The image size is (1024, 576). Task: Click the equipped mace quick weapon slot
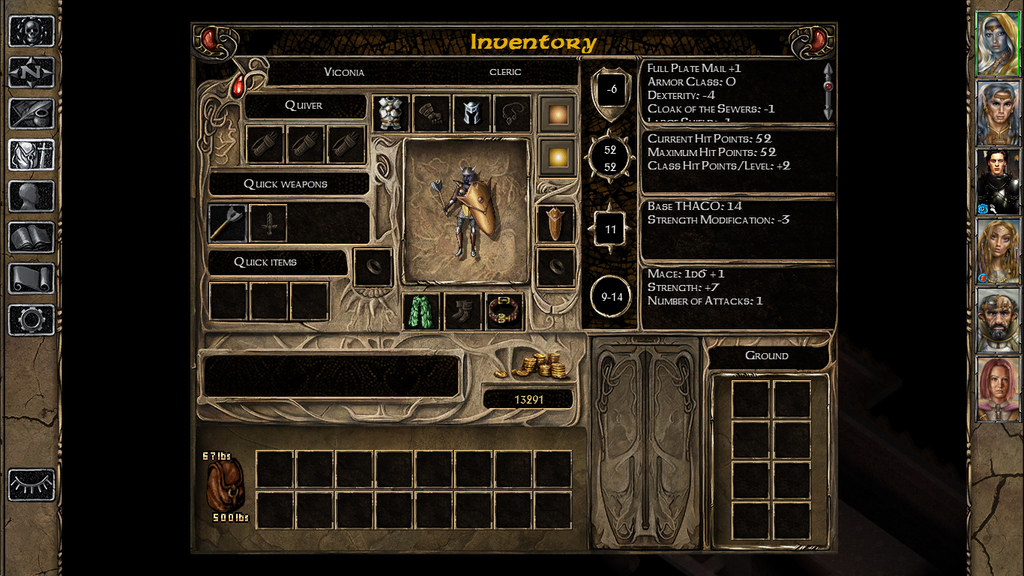(228, 223)
